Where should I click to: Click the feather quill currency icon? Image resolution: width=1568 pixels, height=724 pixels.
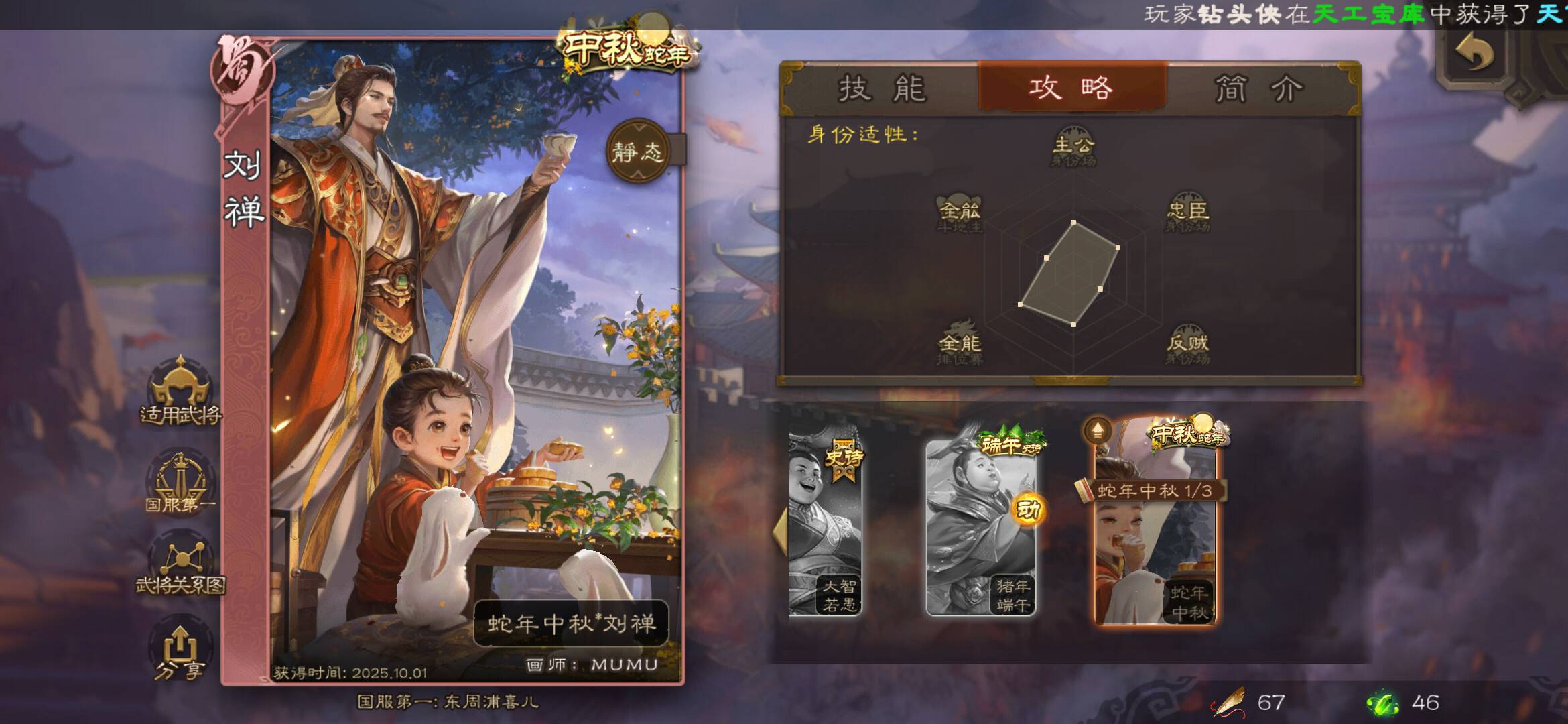(x=1228, y=703)
